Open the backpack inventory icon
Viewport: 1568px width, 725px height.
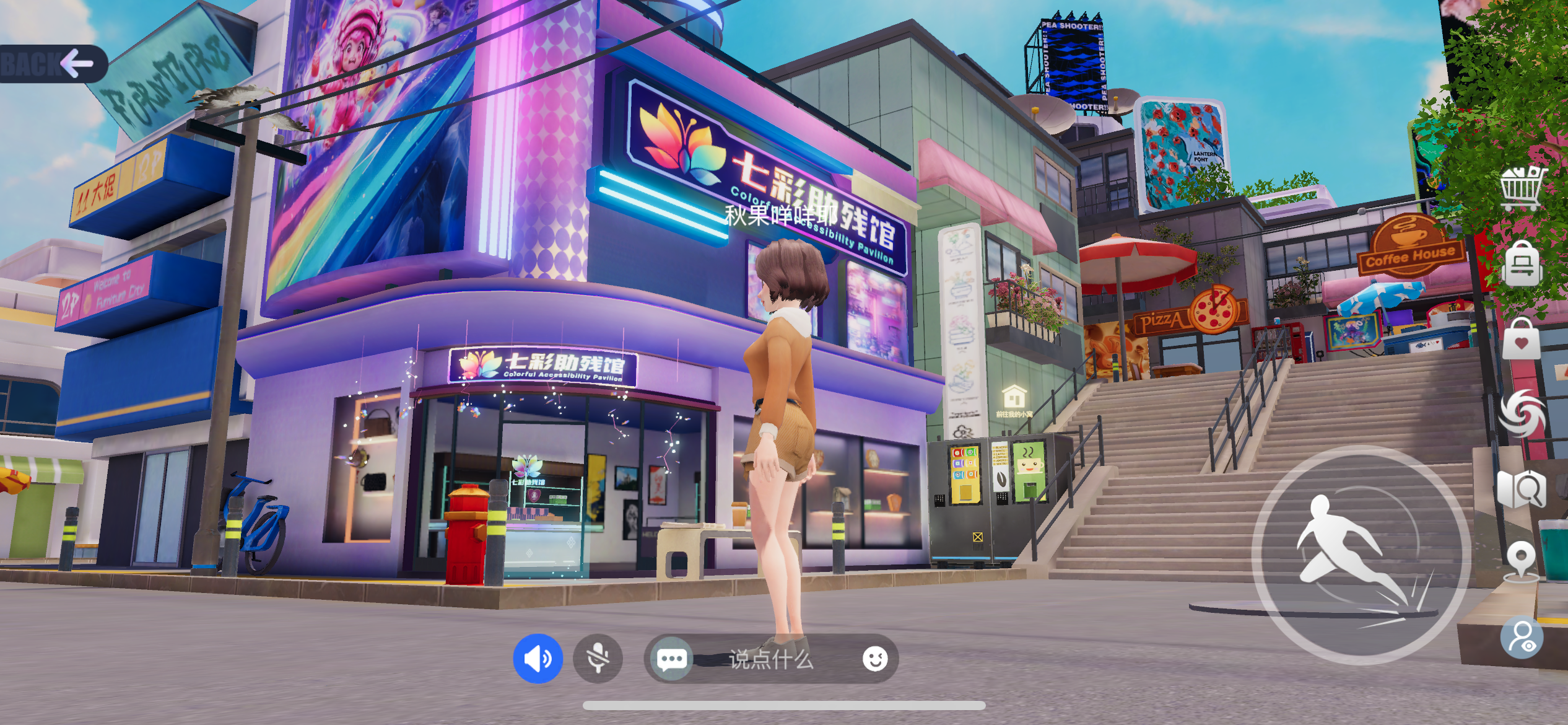coord(1522,265)
